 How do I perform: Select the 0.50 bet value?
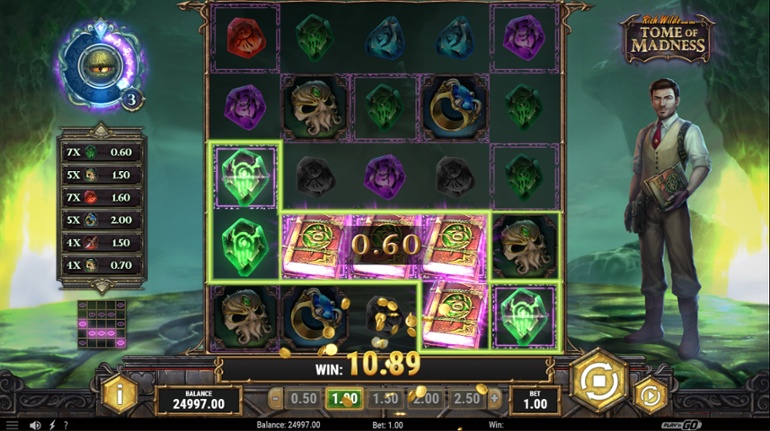point(301,398)
